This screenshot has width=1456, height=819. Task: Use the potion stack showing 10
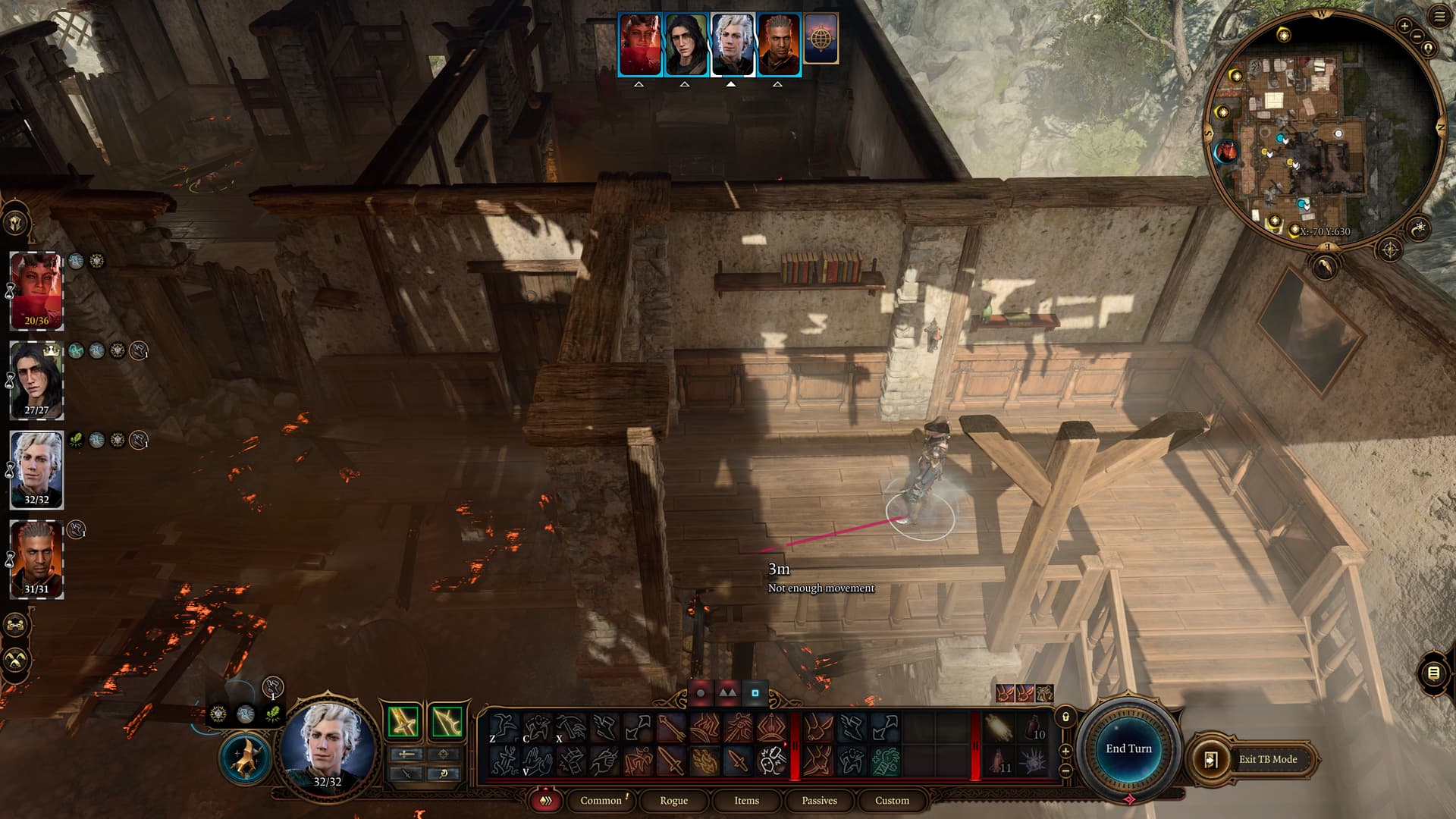[x=1034, y=728]
